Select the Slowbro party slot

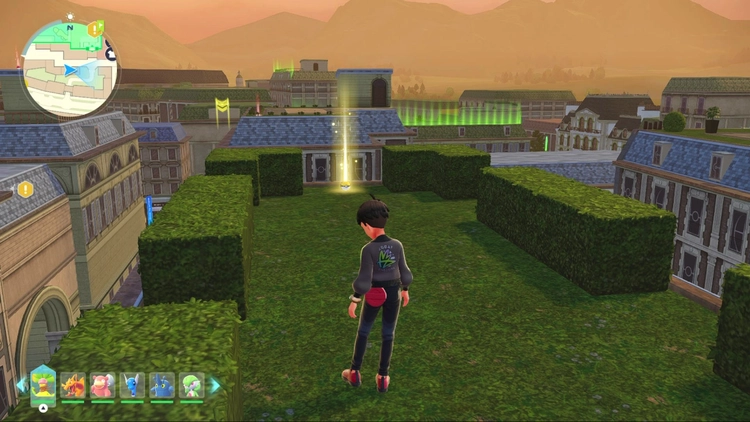pyautogui.click(x=102, y=385)
